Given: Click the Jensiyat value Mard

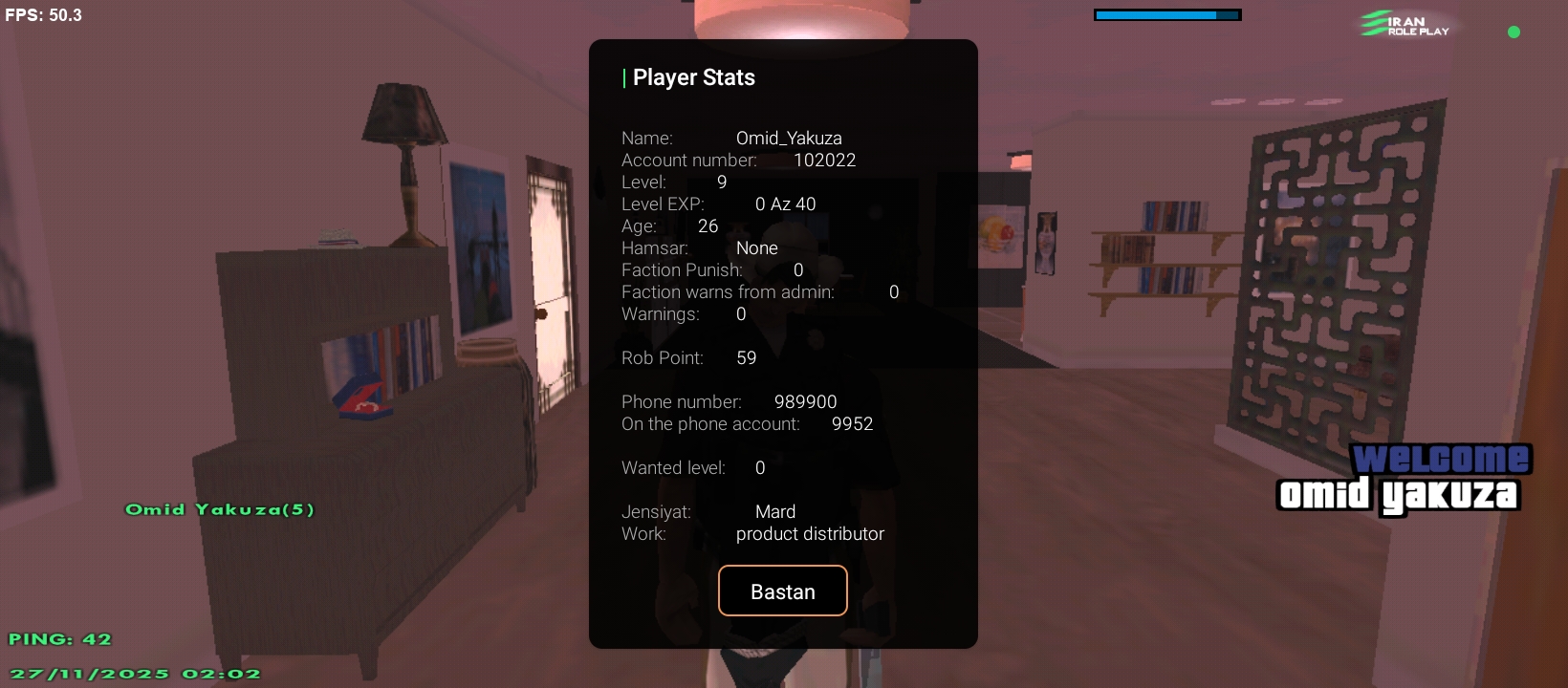Looking at the screenshot, I should [x=775, y=511].
